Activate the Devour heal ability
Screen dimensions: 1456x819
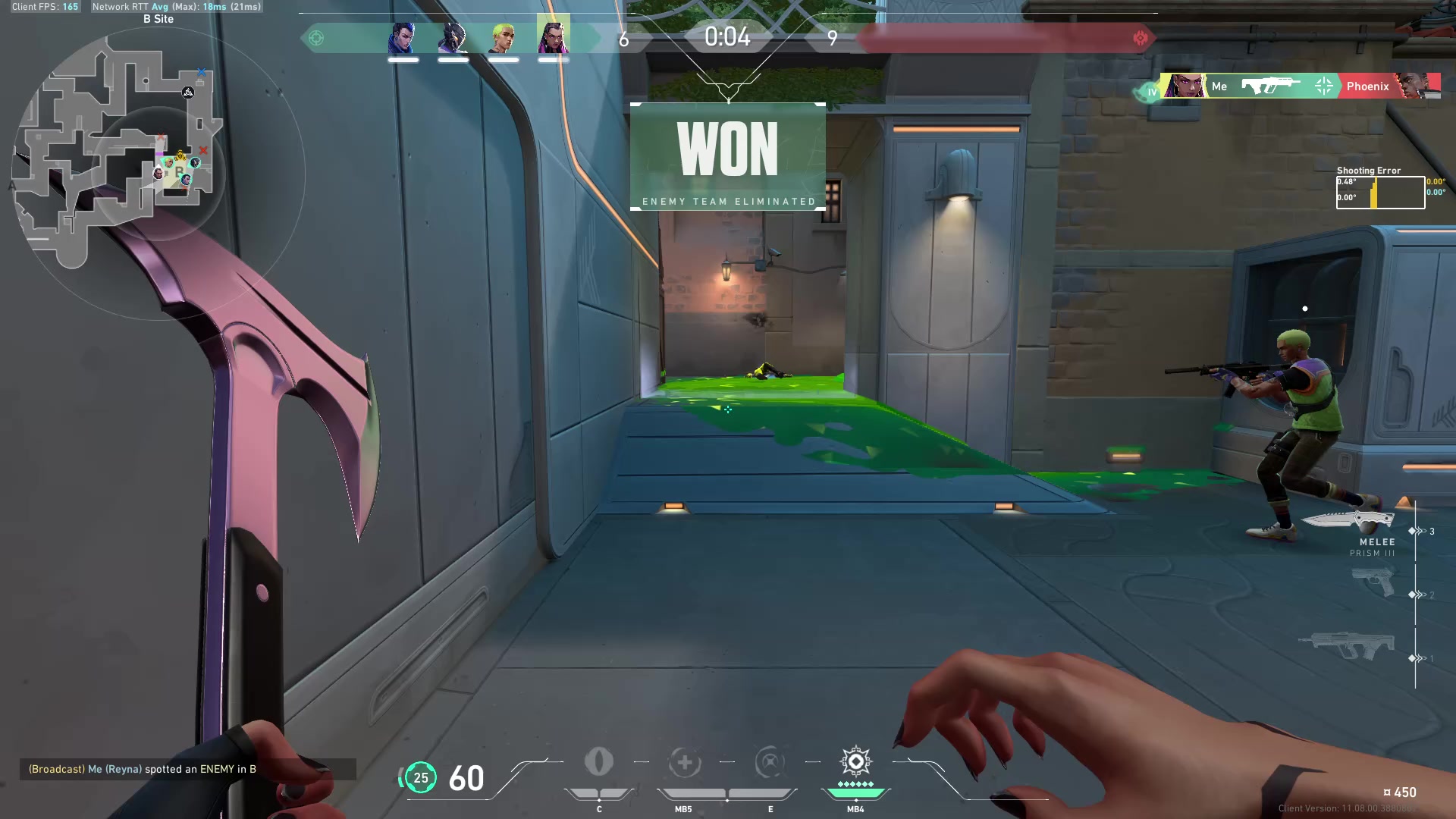684,762
